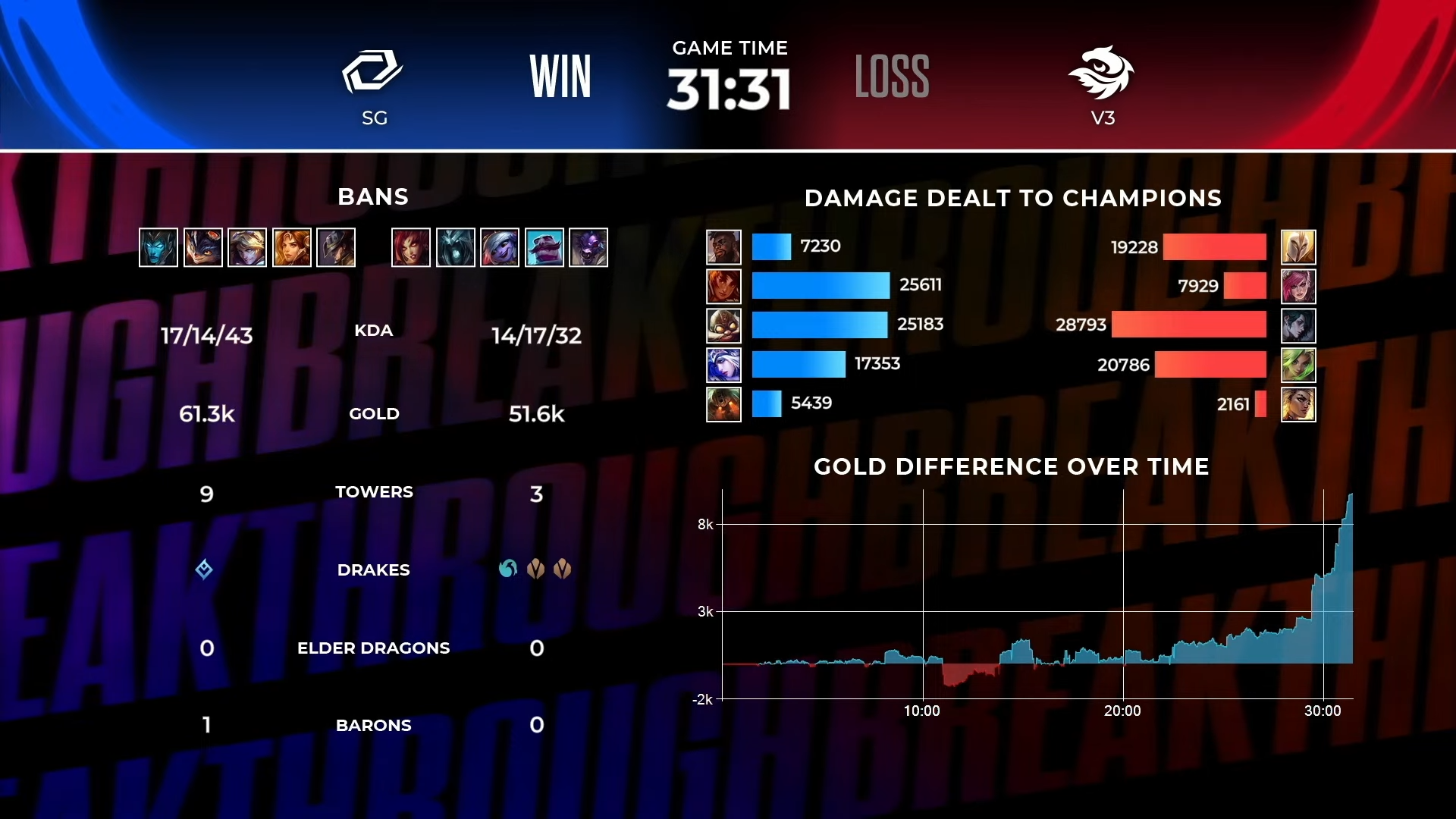Click the ocean drake icon on SG's side
The width and height of the screenshot is (1456, 819).
click(x=206, y=570)
